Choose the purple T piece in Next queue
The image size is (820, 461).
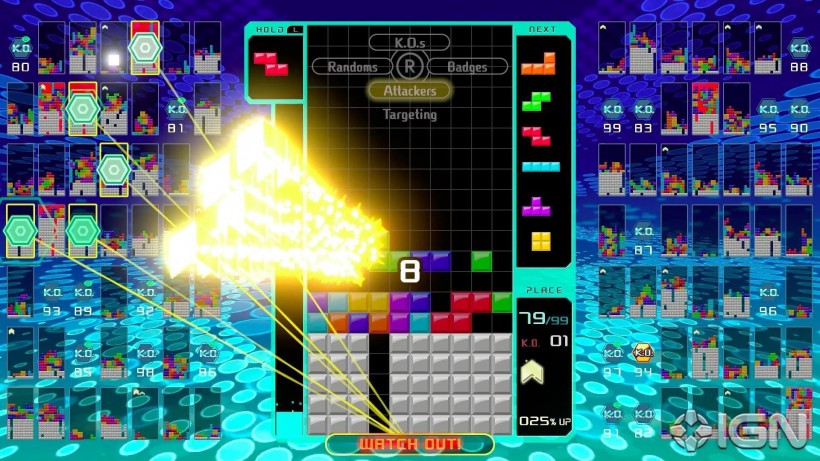click(540, 205)
